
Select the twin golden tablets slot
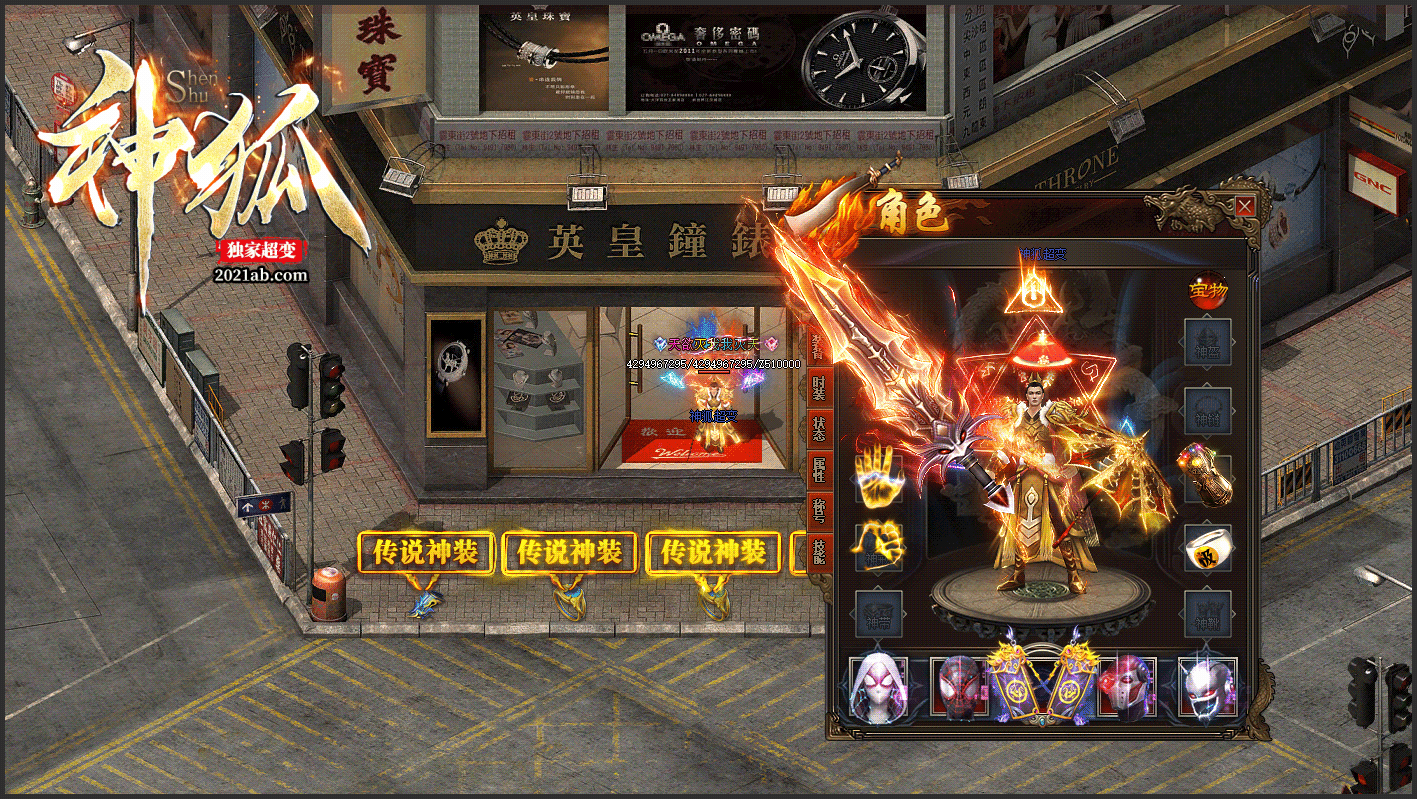pyautogui.click(x=1043, y=684)
